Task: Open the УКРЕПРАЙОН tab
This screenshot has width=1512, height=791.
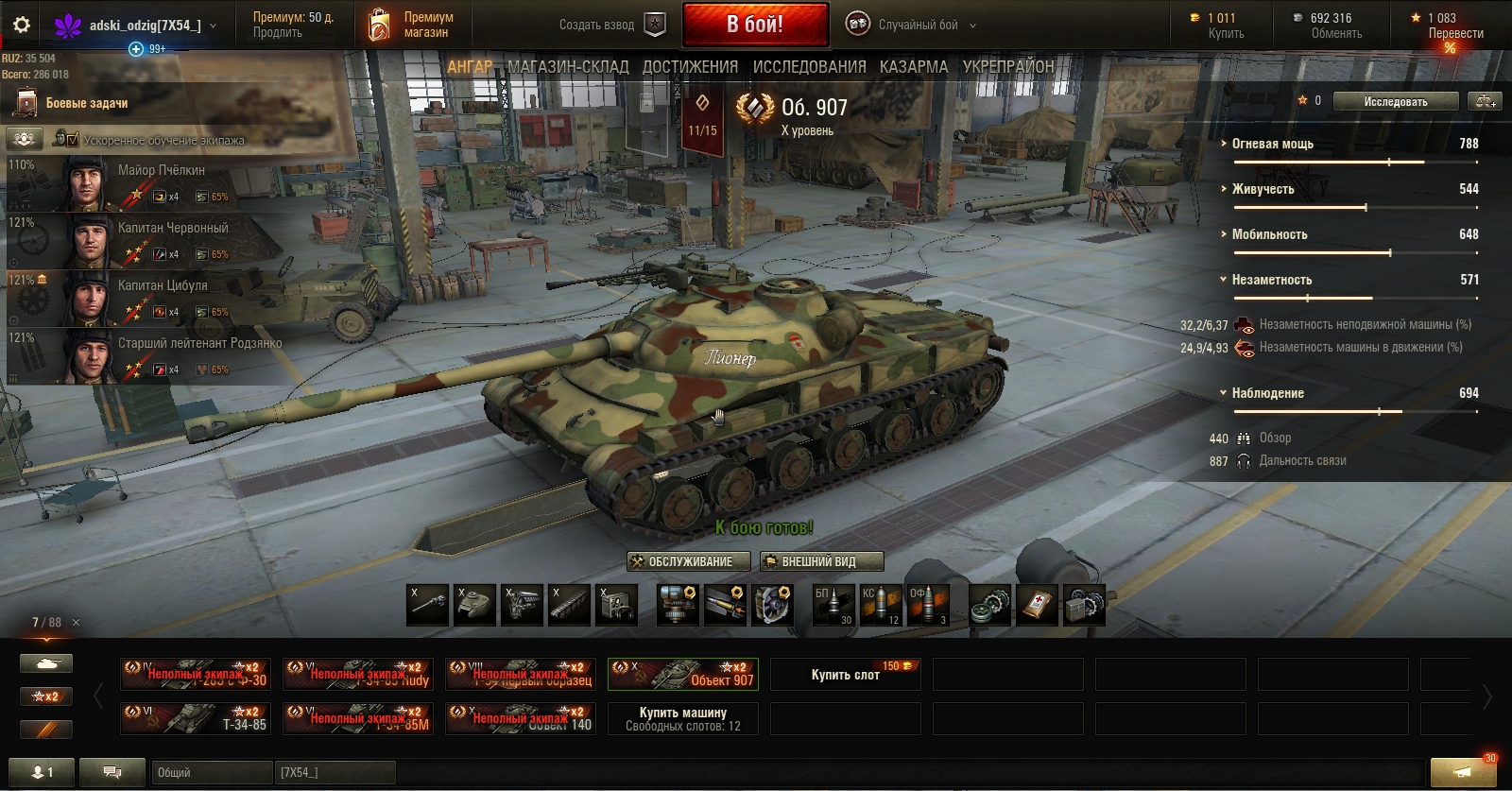Action: [1007, 66]
